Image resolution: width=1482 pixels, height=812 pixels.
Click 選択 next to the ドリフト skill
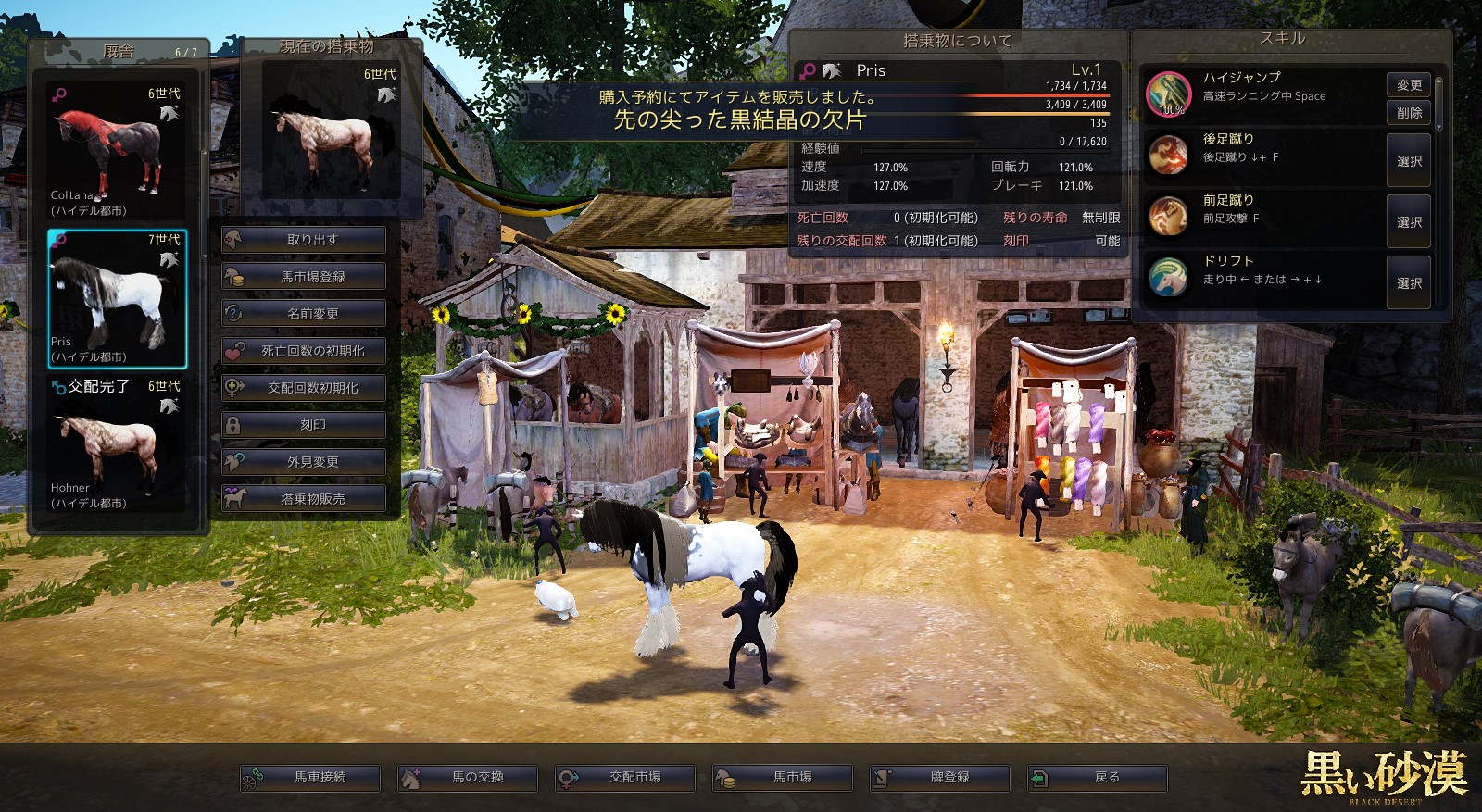1408,283
